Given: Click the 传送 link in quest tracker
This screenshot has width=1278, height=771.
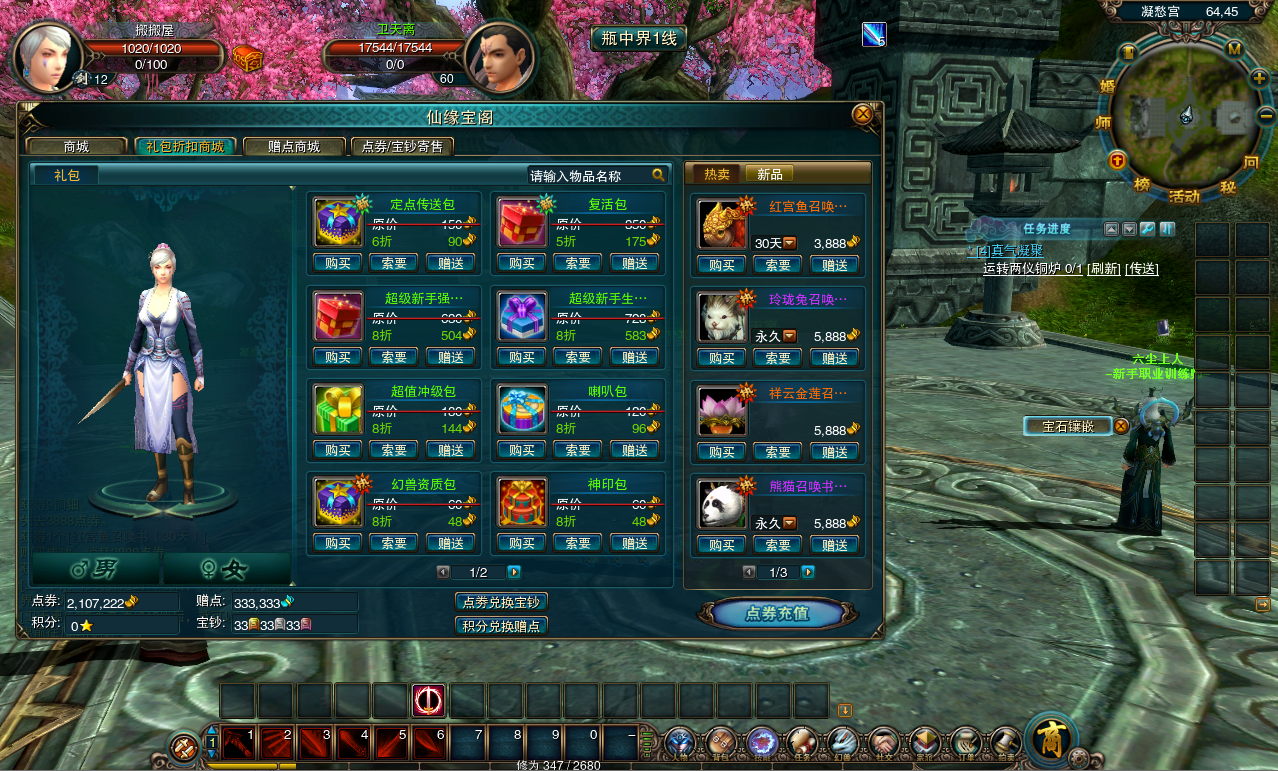Looking at the screenshot, I should click(x=1142, y=268).
